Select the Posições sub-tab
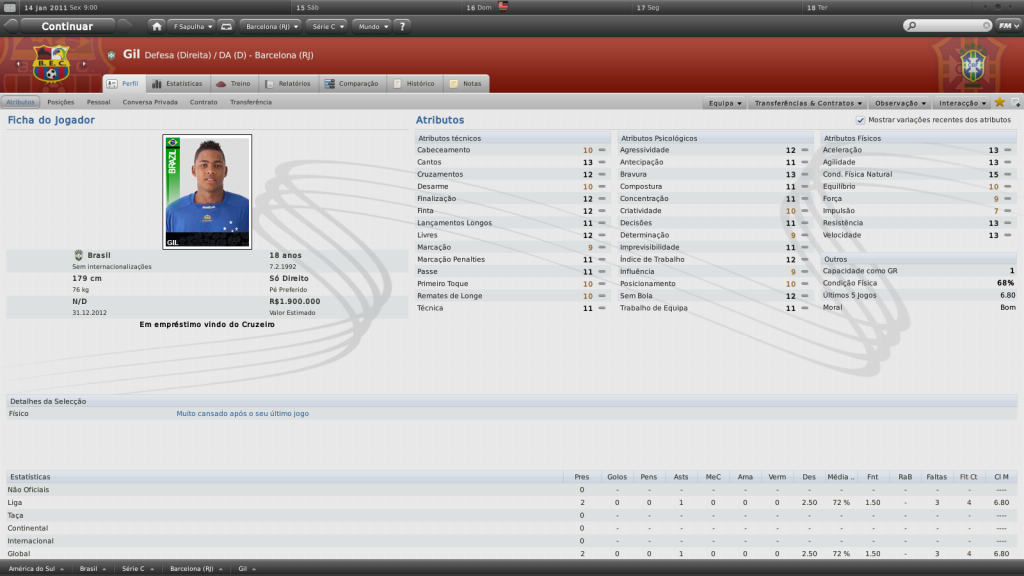 [61, 102]
